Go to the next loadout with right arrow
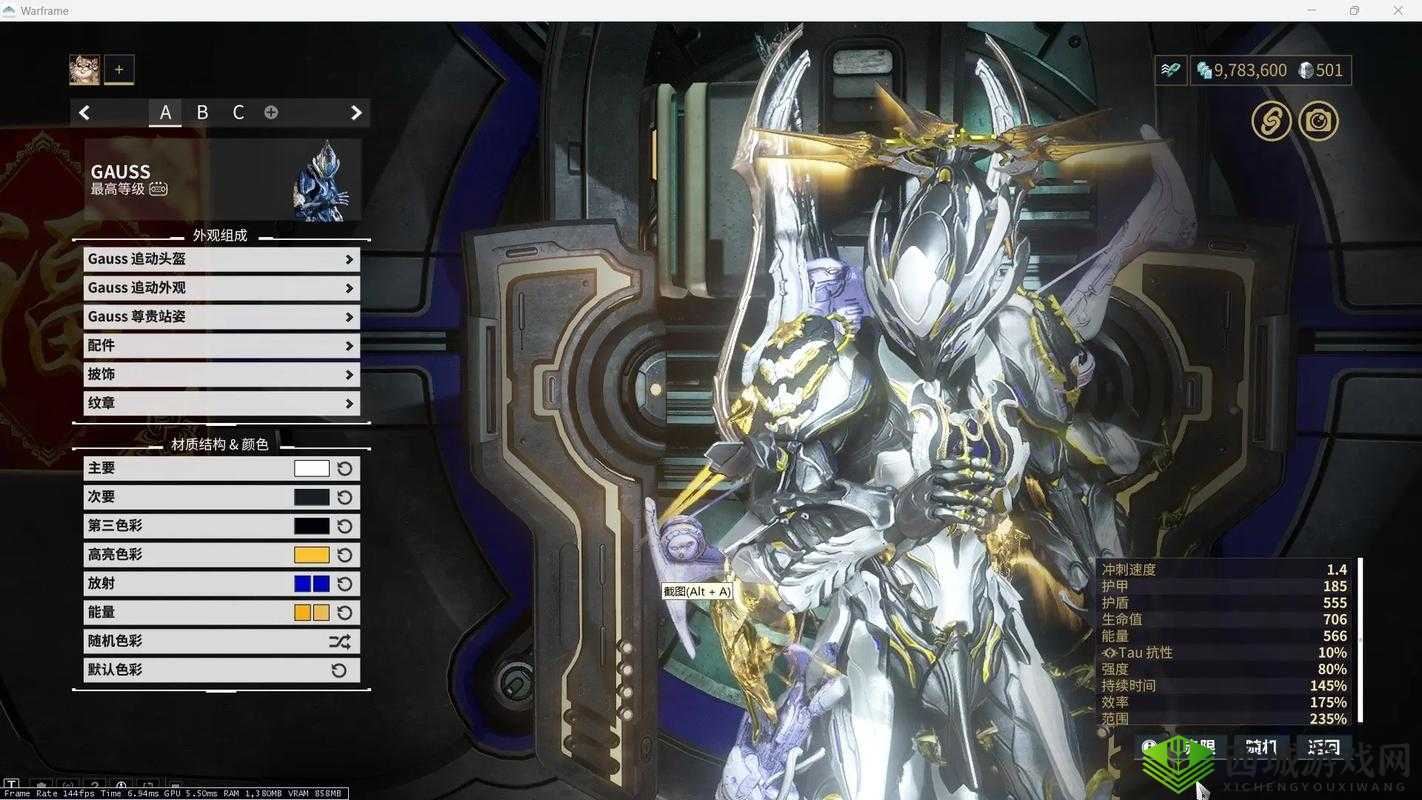Image resolution: width=1422 pixels, height=800 pixels. click(x=356, y=113)
